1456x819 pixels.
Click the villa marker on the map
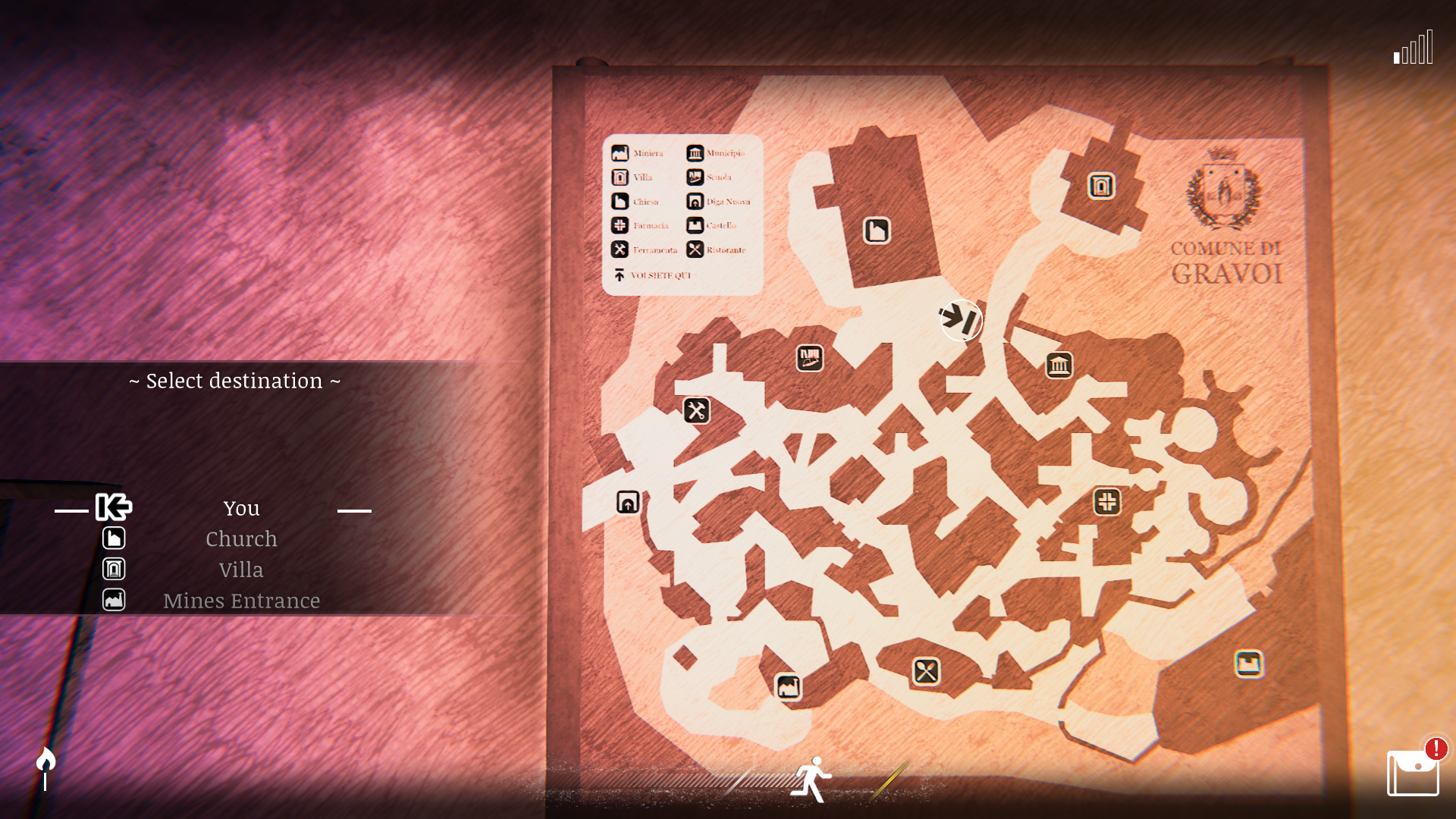pyautogui.click(x=1101, y=186)
